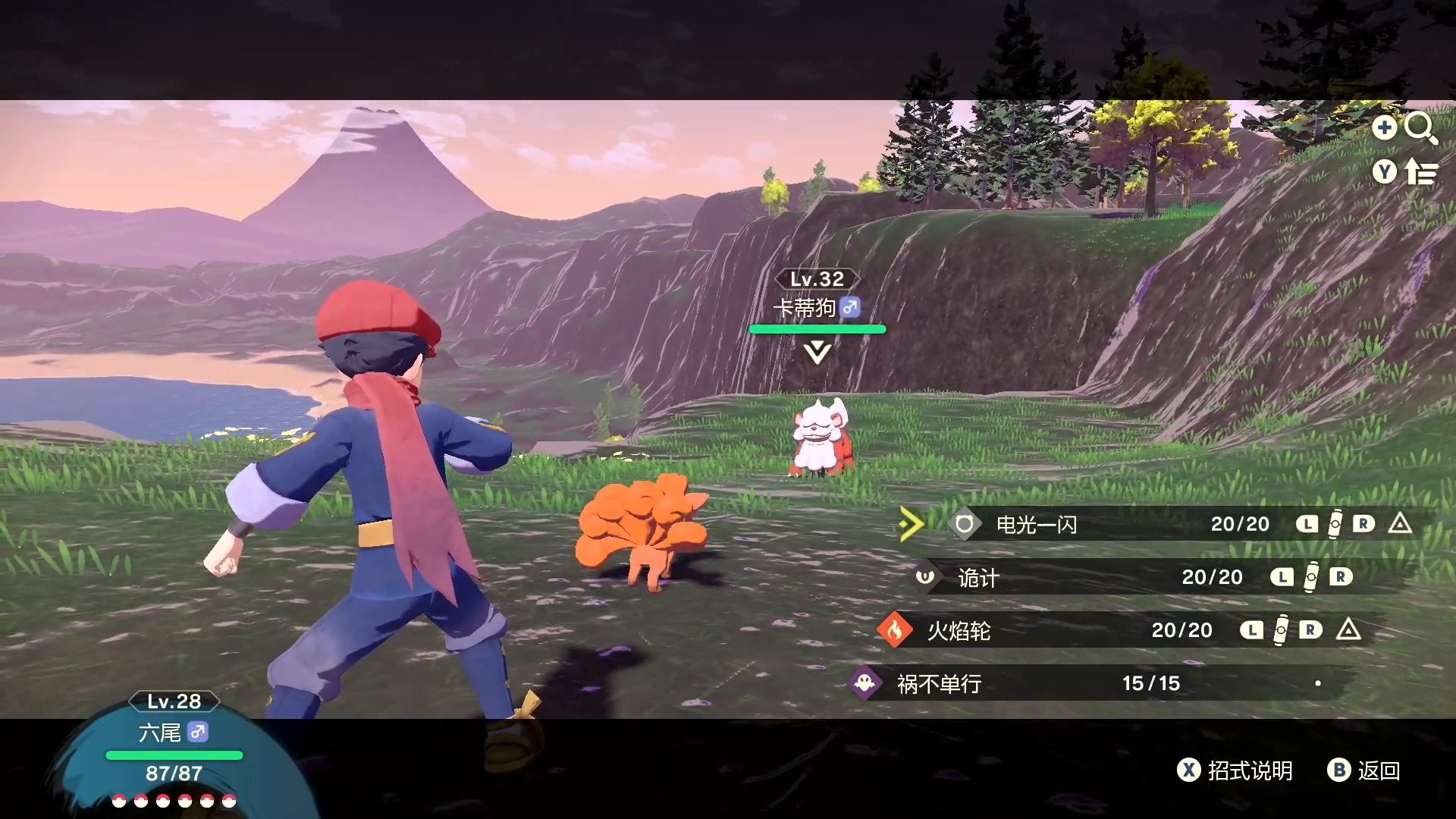Pick the ghost move 祸不单行

click(939, 684)
